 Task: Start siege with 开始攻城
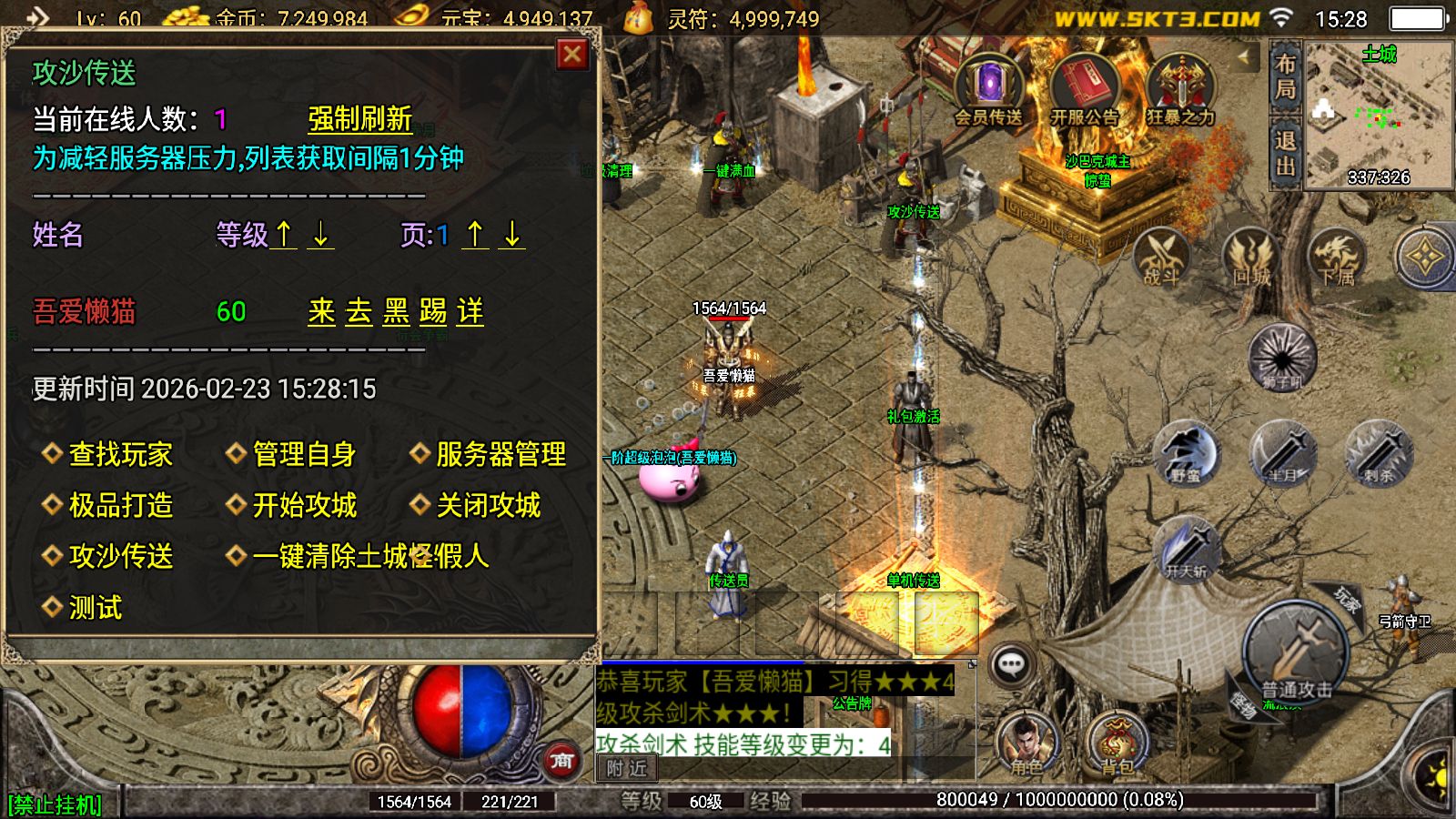303,505
